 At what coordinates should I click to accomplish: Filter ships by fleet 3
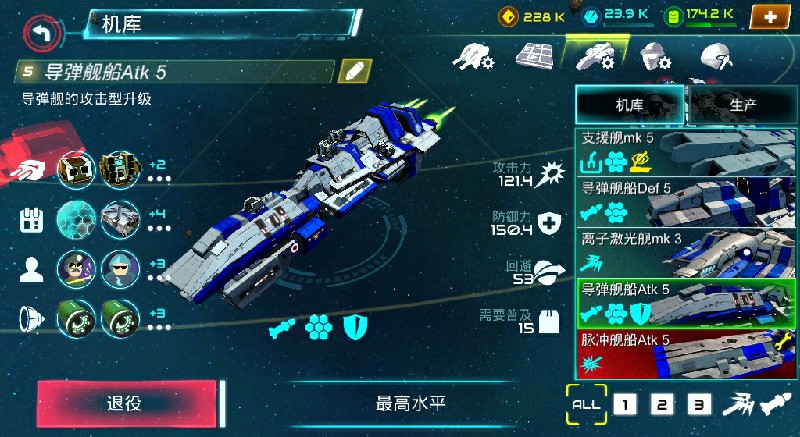(700, 404)
